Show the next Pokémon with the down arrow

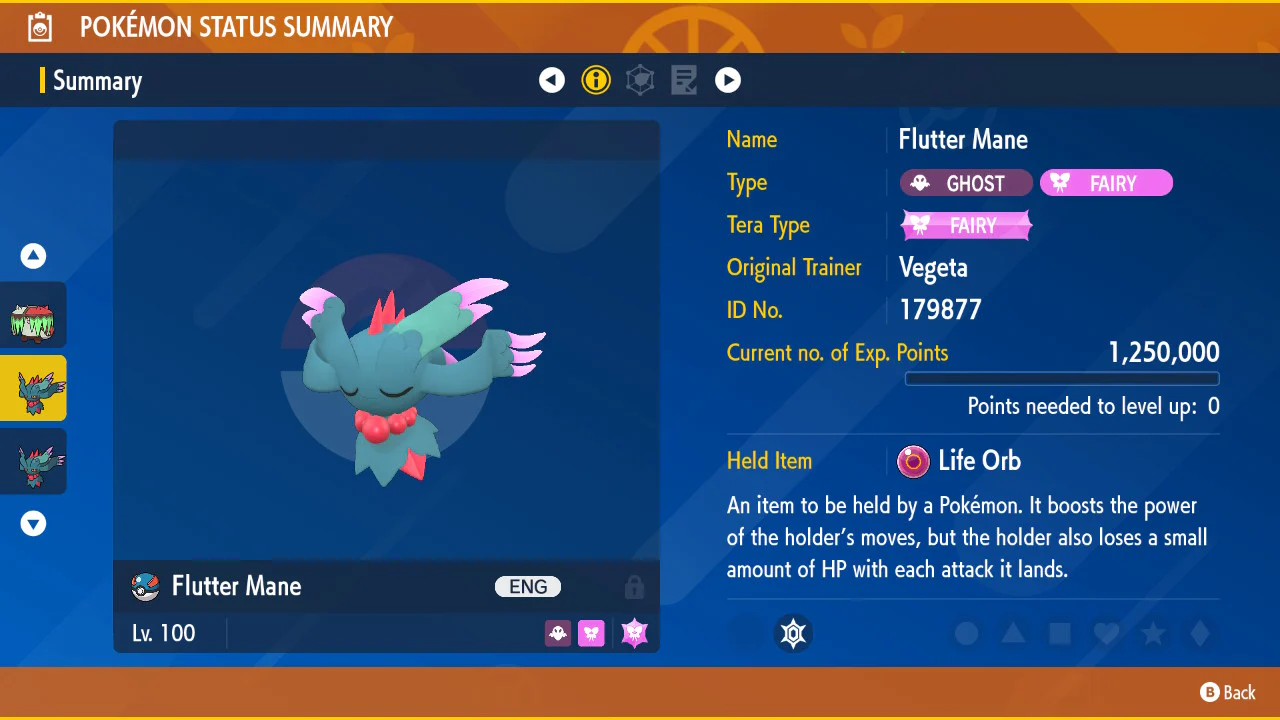tap(34, 523)
